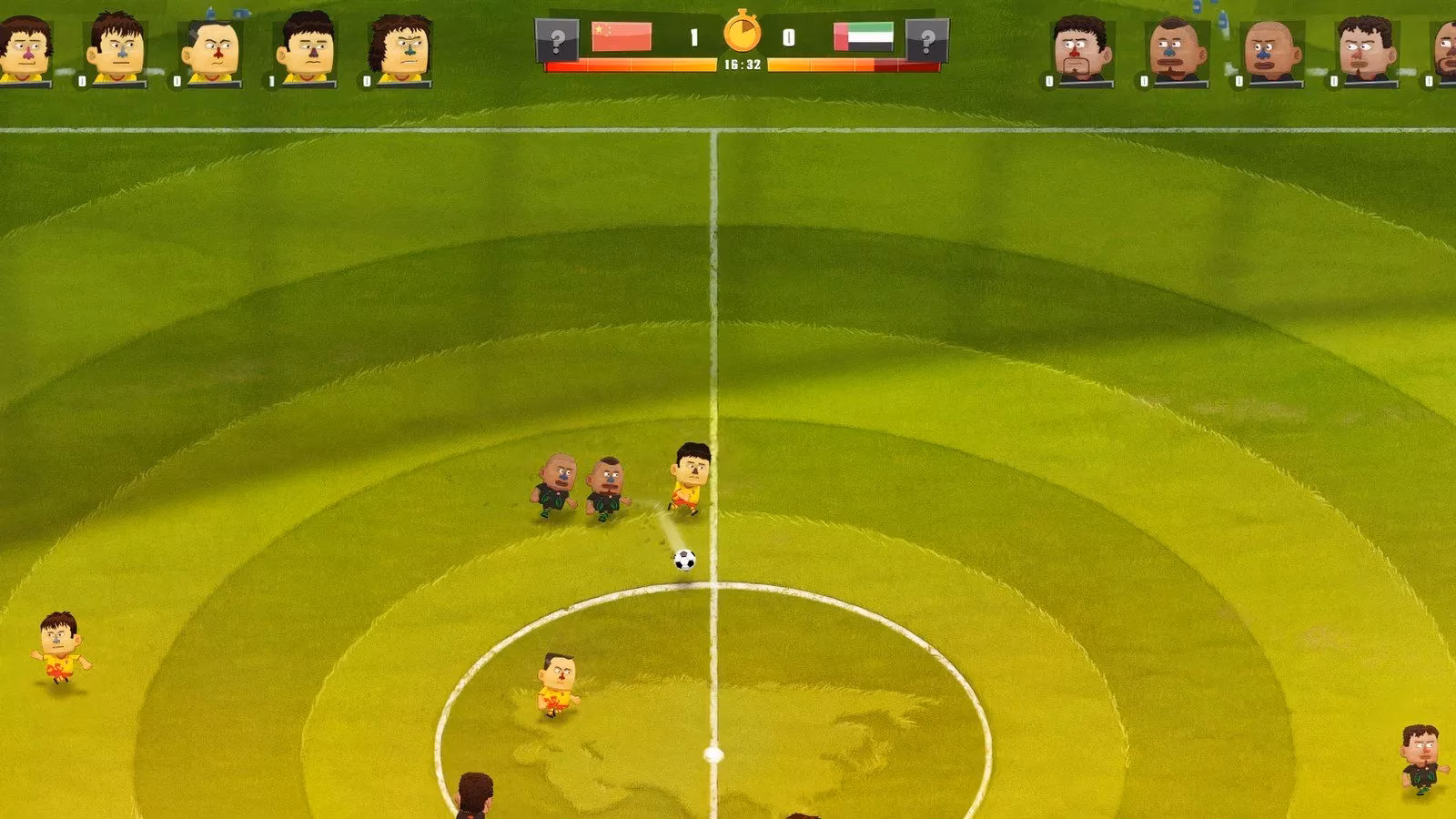This screenshot has width=1456, height=819.
Task: Click the match timer showing 16:32
Action: point(742,65)
